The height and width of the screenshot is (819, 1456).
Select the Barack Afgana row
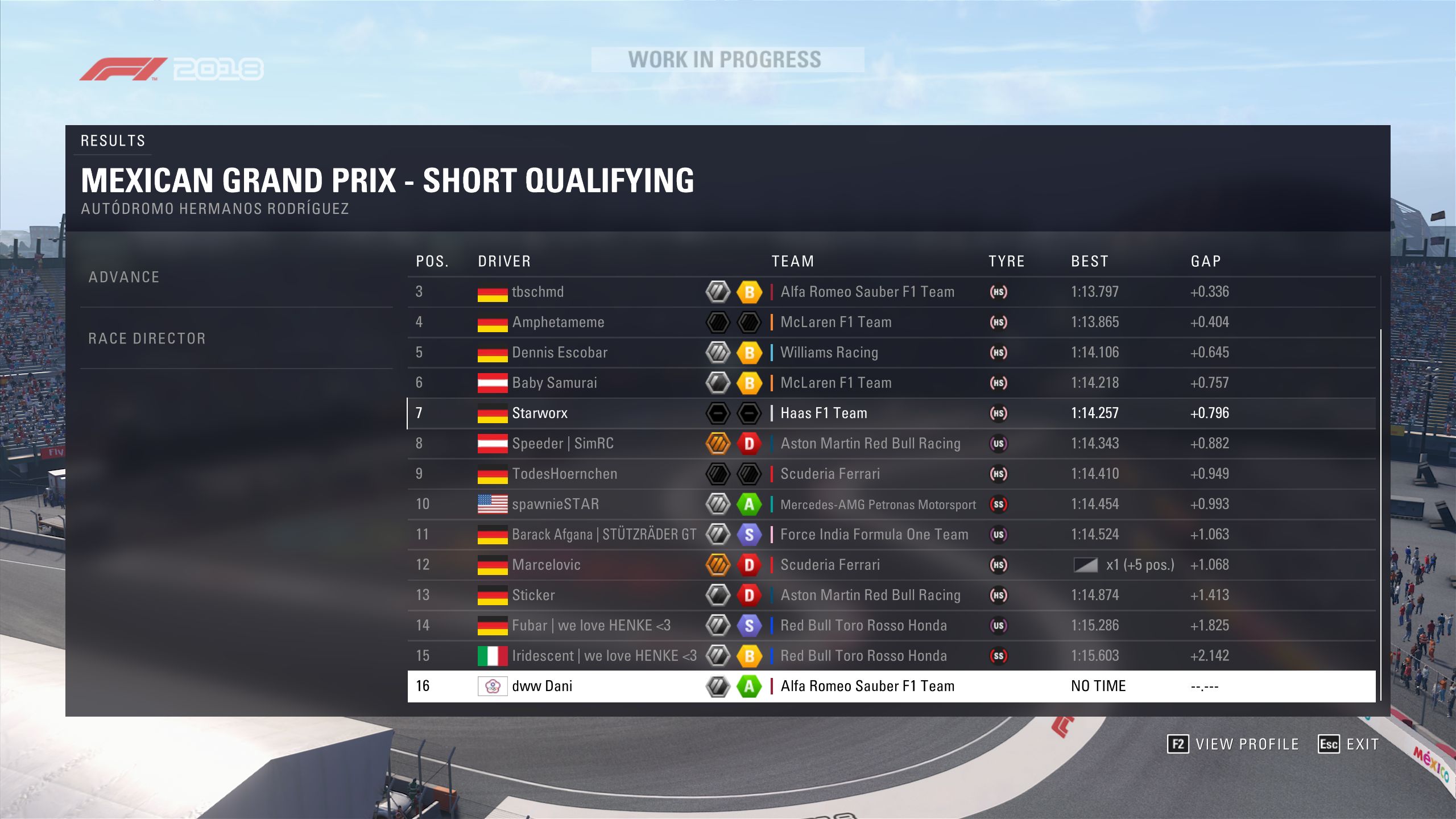[603, 535]
